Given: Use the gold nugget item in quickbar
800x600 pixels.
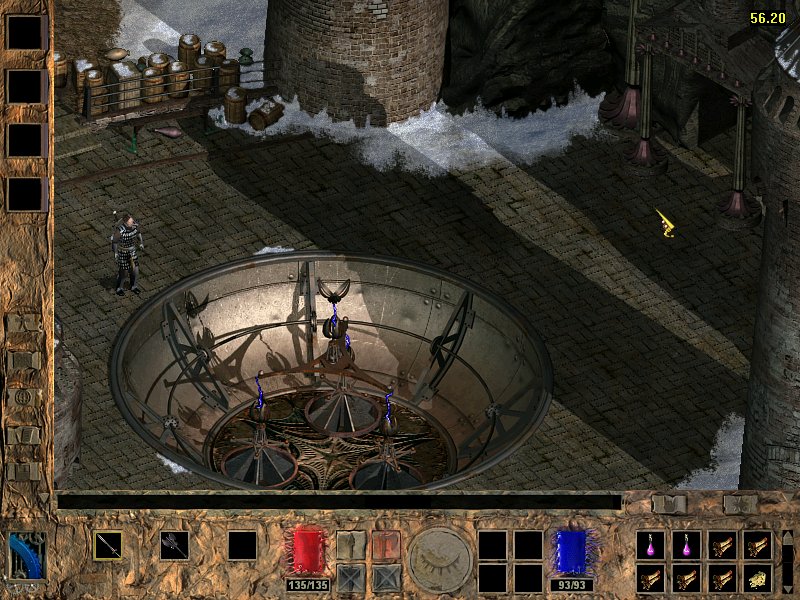Looking at the screenshot, I should 757,578.
